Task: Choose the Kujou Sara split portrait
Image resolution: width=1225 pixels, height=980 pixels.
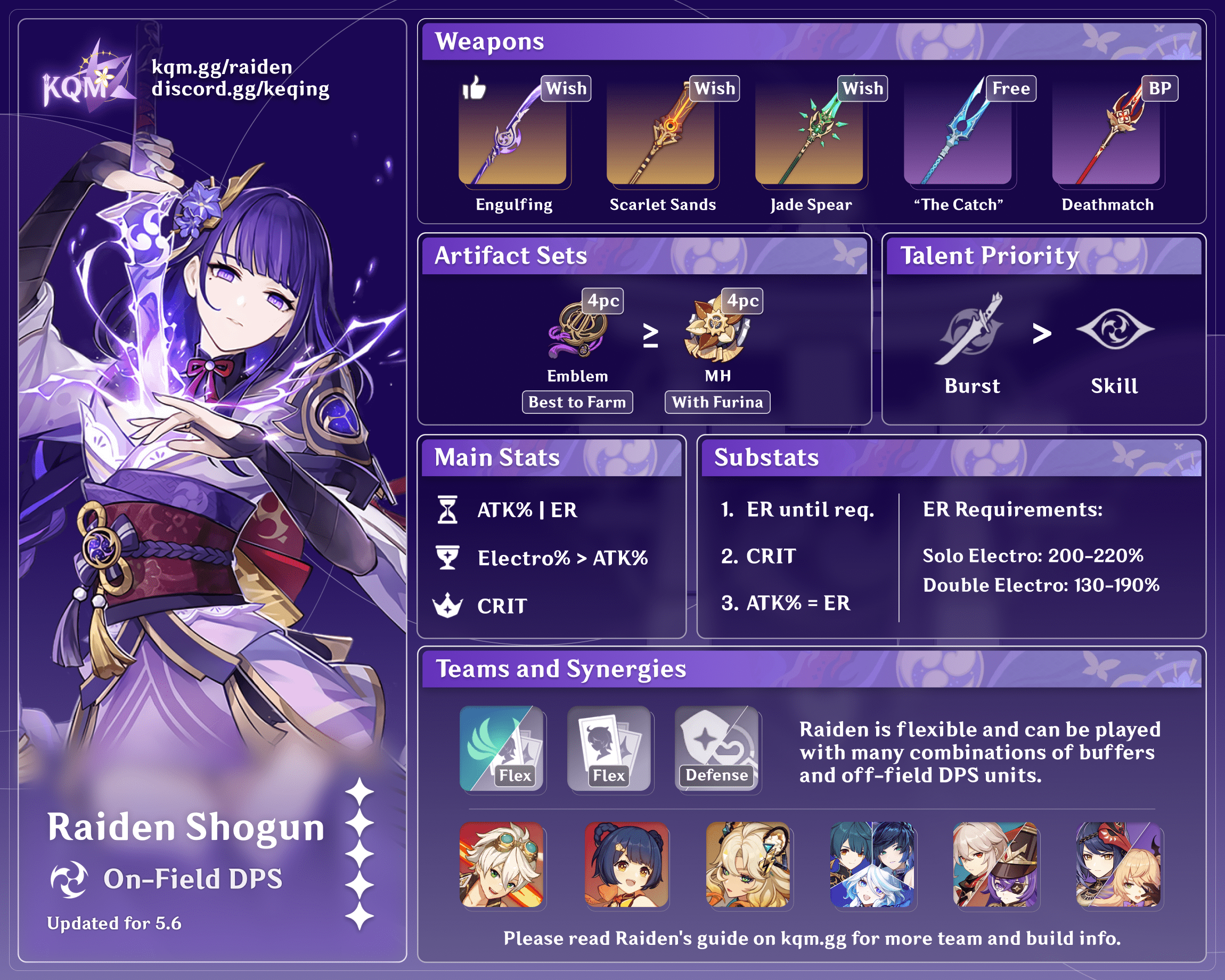Action: pos(1118,864)
